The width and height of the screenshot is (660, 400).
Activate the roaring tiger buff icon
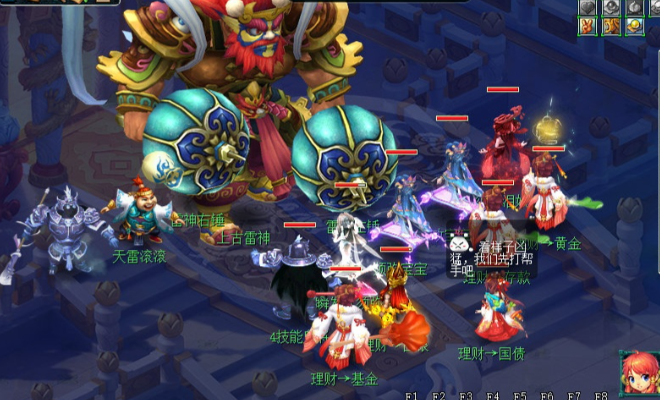tap(611, 26)
